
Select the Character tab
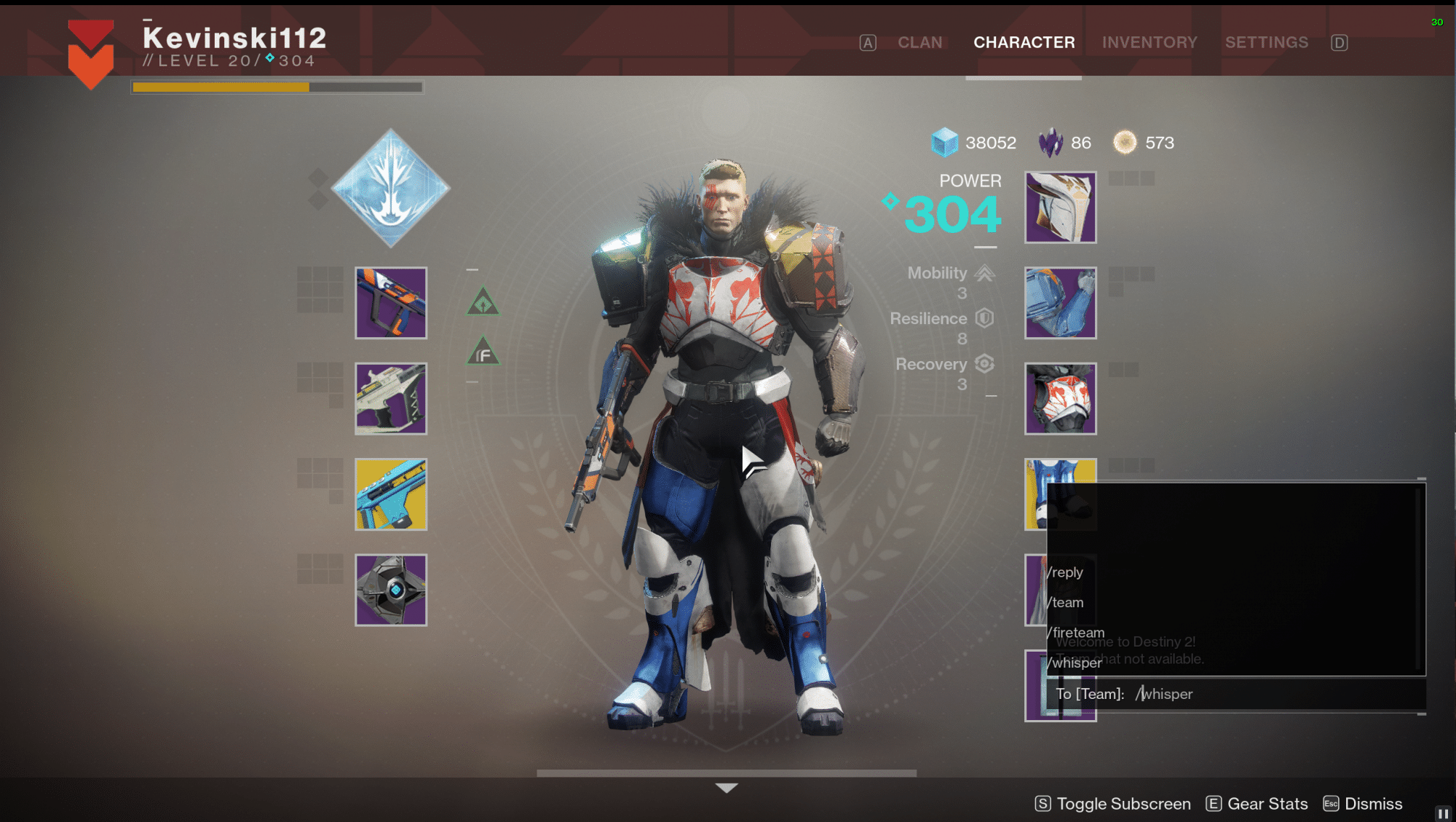click(1024, 42)
